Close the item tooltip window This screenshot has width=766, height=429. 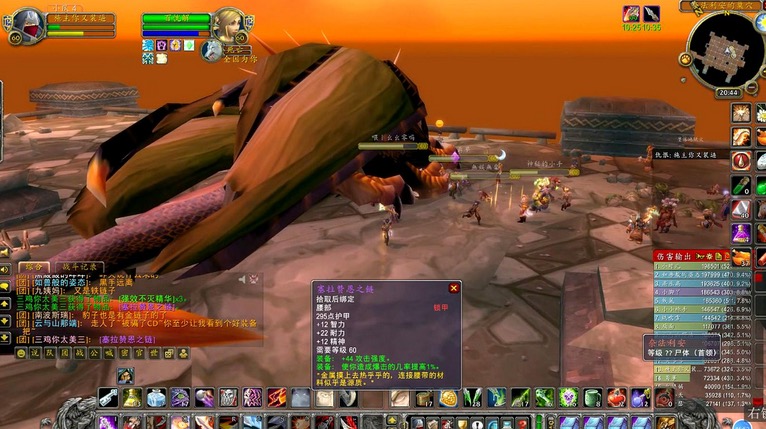click(x=453, y=288)
